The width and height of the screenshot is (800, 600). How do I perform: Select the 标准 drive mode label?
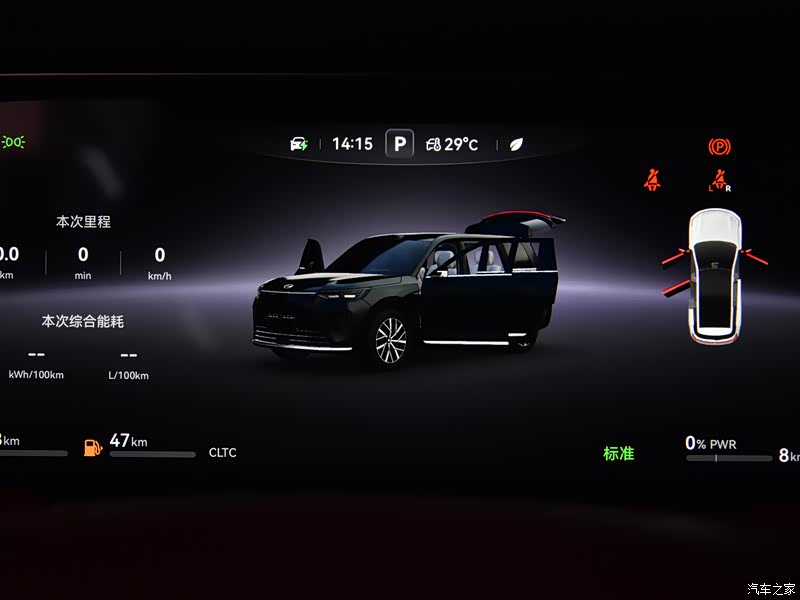pyautogui.click(x=618, y=453)
